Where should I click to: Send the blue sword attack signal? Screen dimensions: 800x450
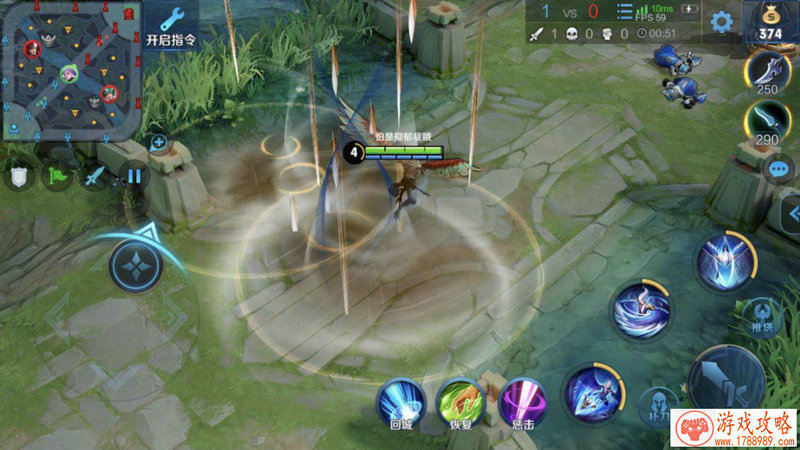pos(94,178)
